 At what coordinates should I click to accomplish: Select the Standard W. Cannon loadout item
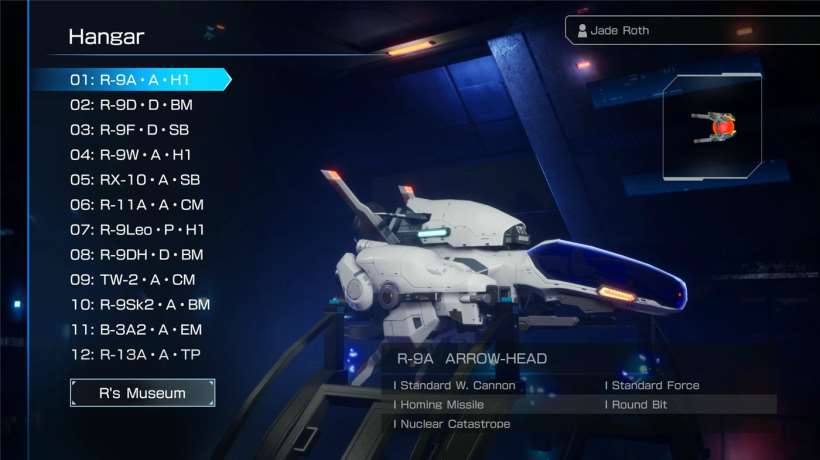coord(456,385)
